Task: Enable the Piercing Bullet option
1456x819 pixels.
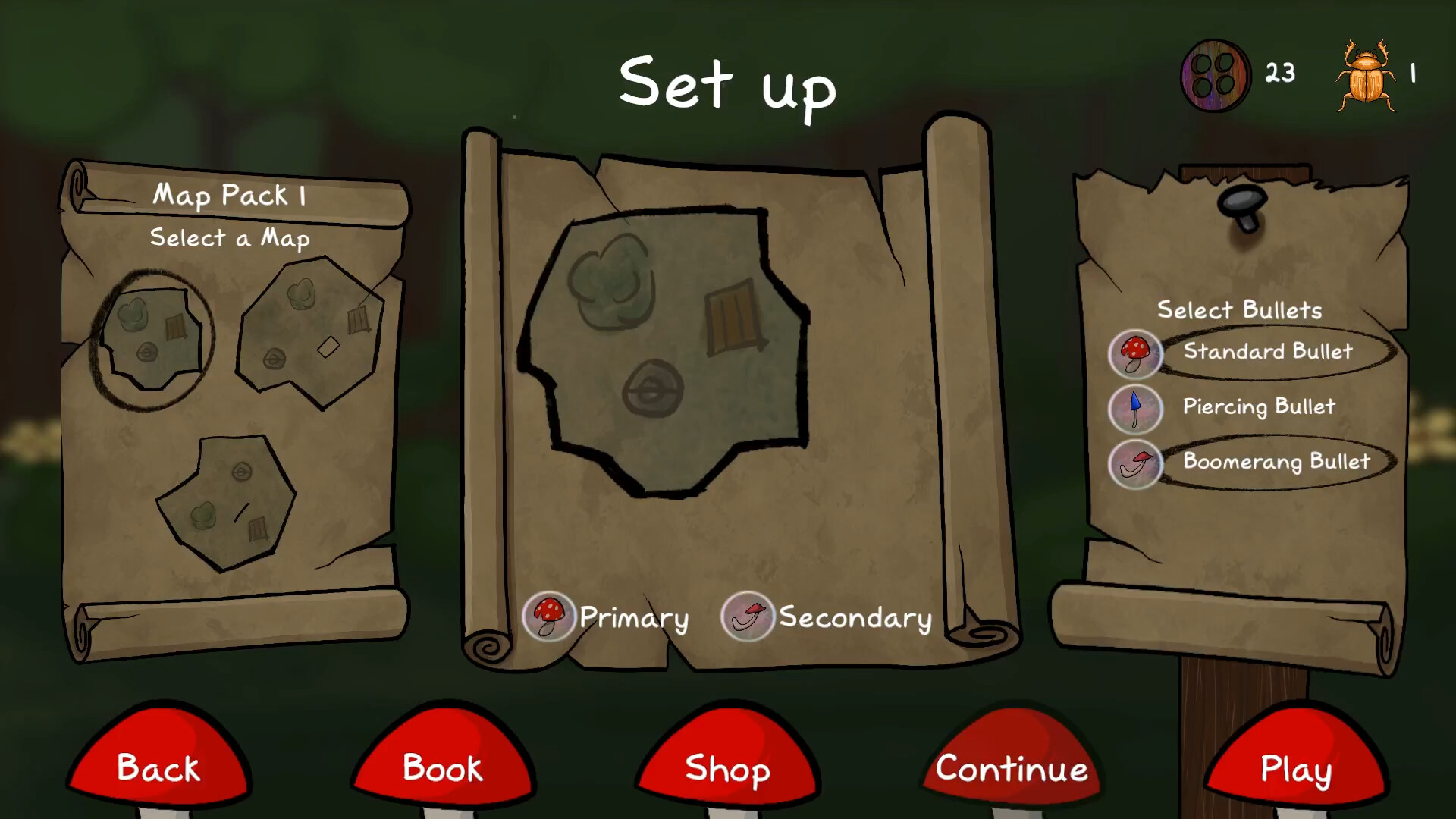Action: point(1259,407)
